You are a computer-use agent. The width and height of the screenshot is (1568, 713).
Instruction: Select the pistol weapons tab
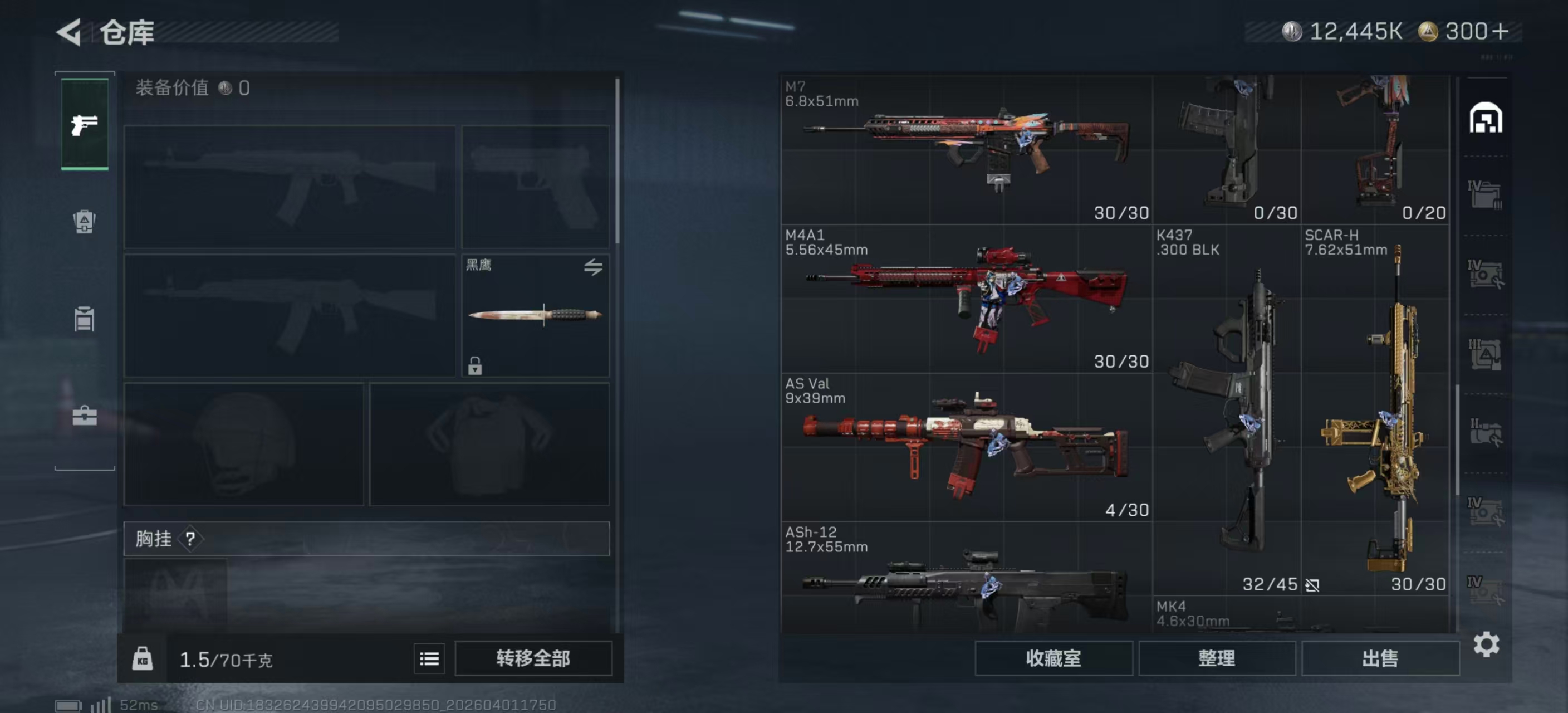[85, 124]
